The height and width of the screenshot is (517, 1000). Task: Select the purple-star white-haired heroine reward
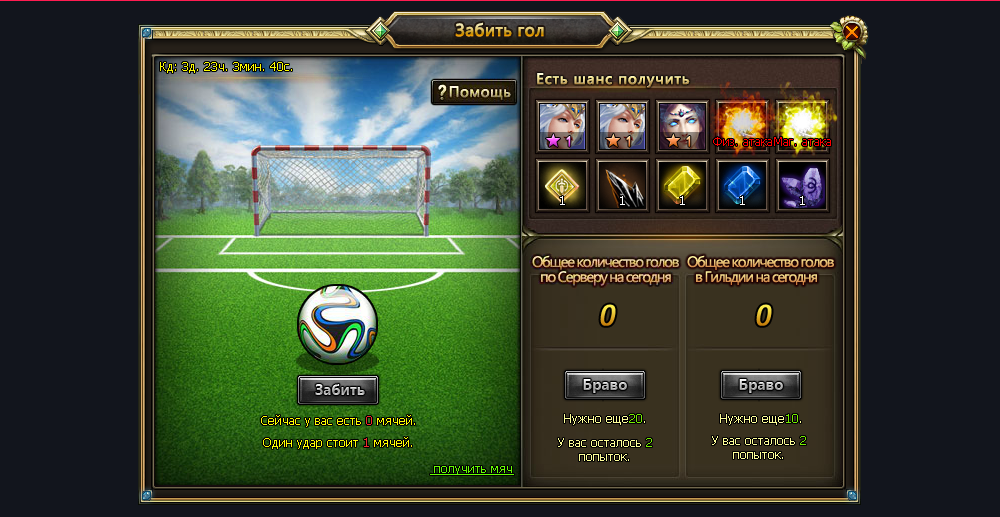pyautogui.click(x=562, y=126)
